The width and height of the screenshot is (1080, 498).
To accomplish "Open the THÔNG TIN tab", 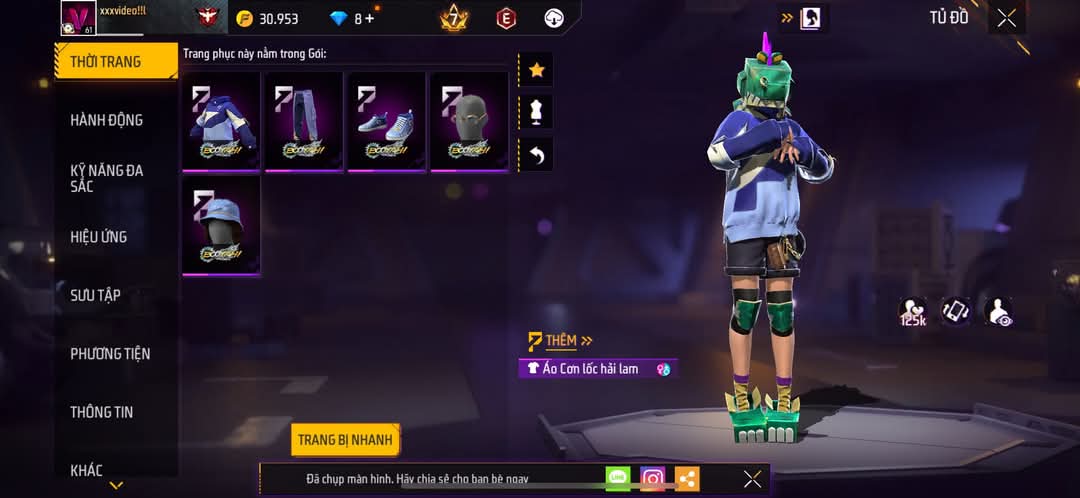I will (101, 412).
